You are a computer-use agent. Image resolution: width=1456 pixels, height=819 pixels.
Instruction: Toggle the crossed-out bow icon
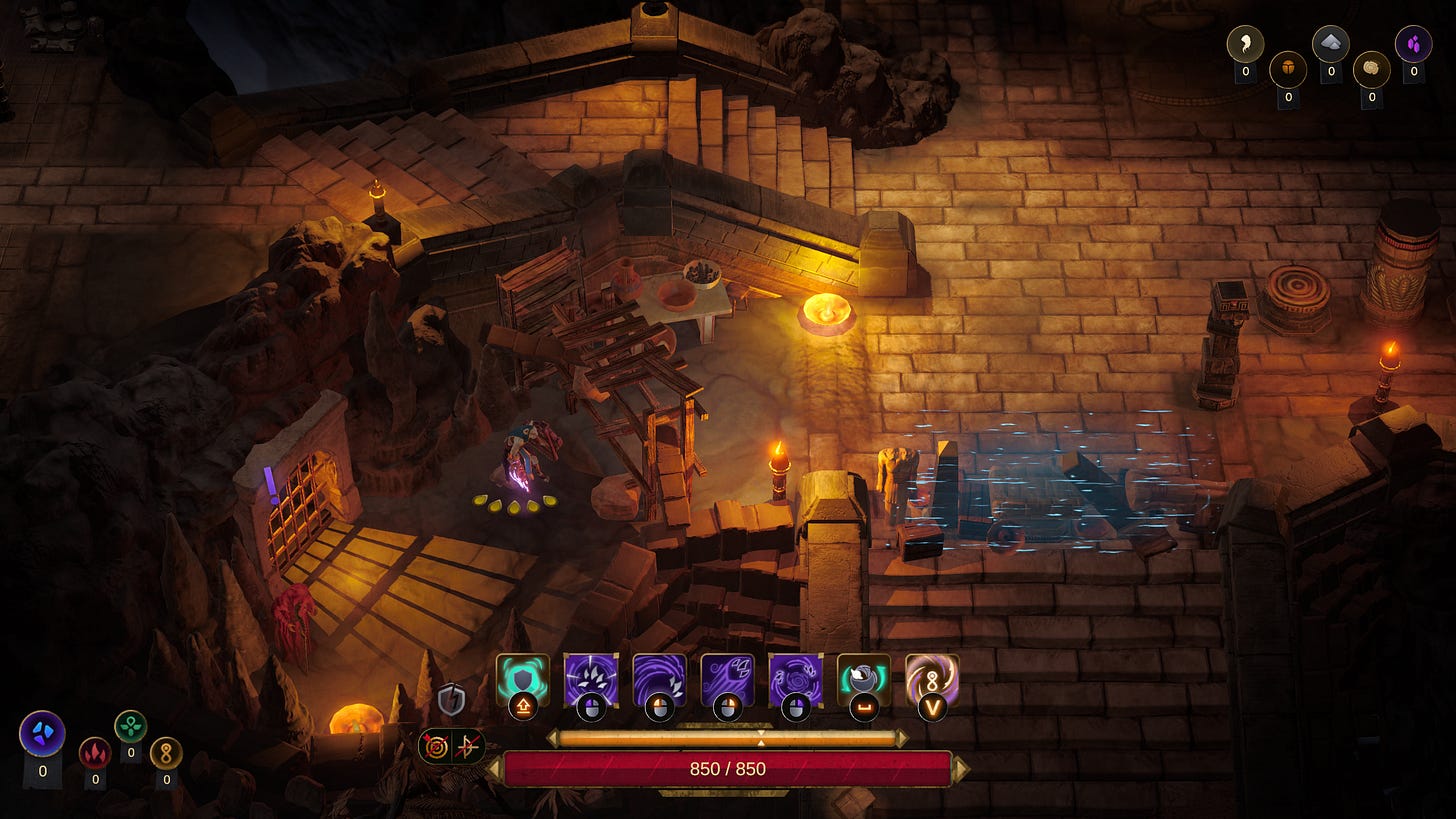pyautogui.click(x=468, y=746)
